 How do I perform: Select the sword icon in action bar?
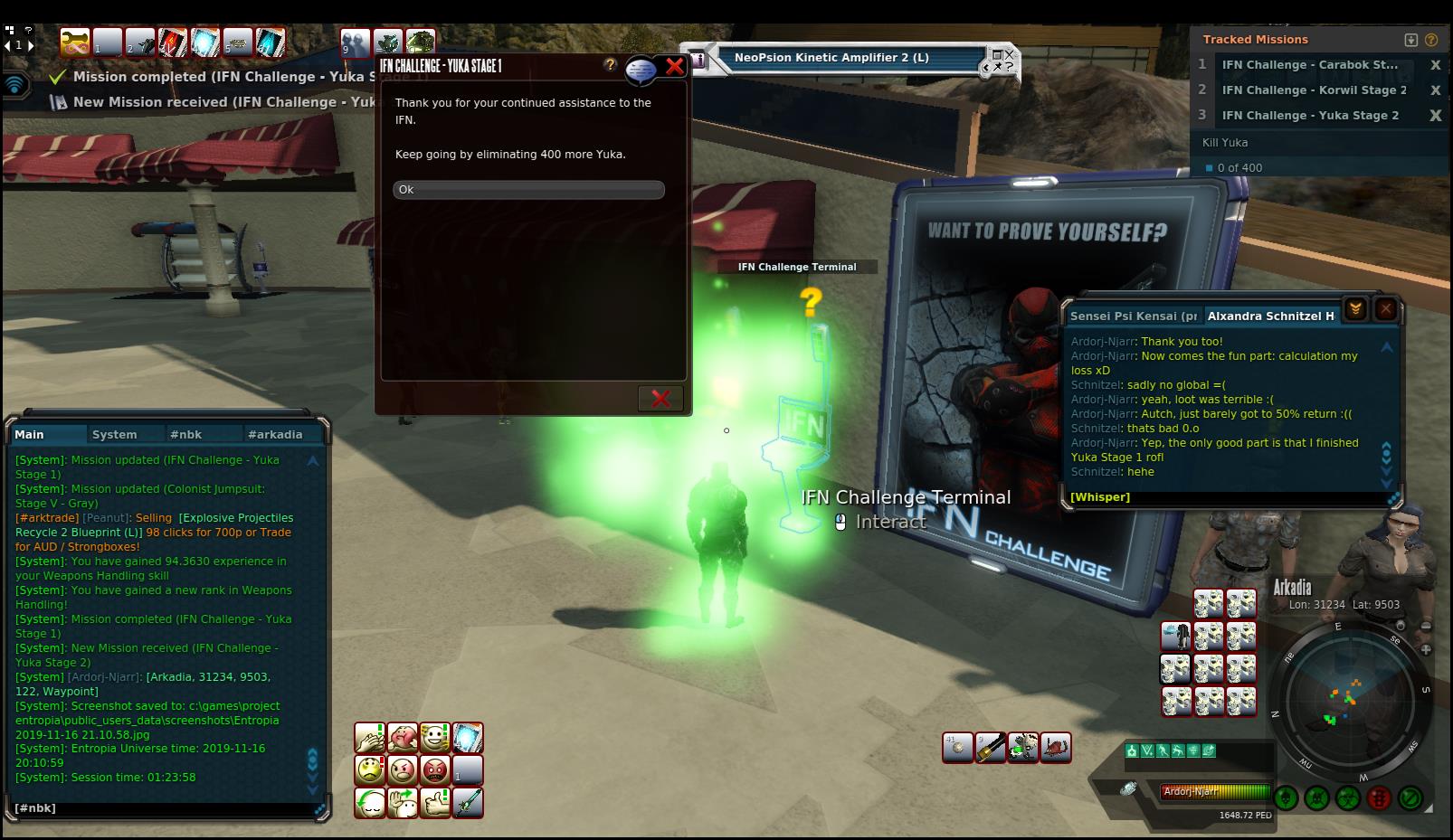(x=468, y=804)
